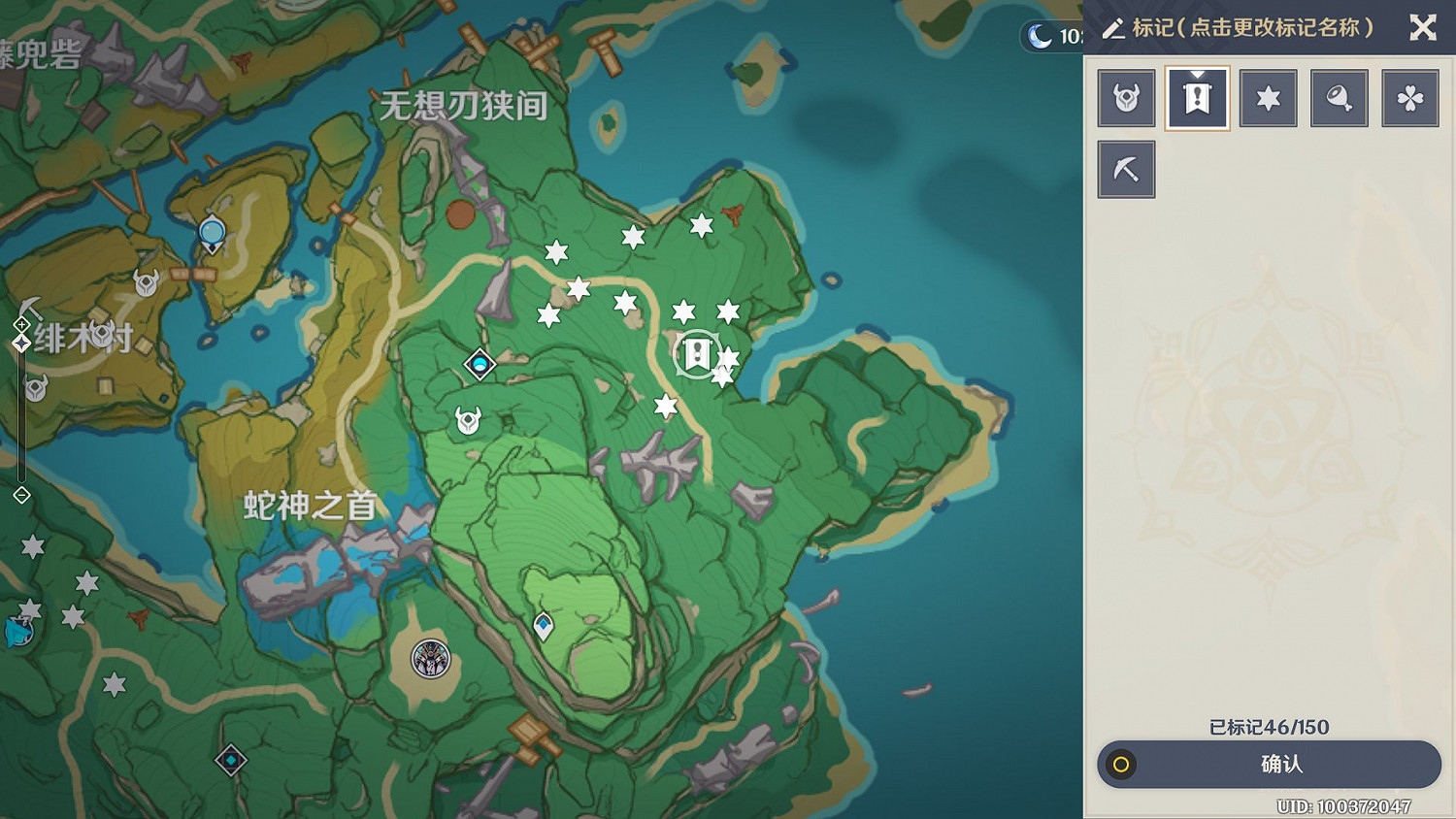The height and width of the screenshot is (819, 1456).
Task: Select the clover marker type icon
Action: click(x=1410, y=97)
